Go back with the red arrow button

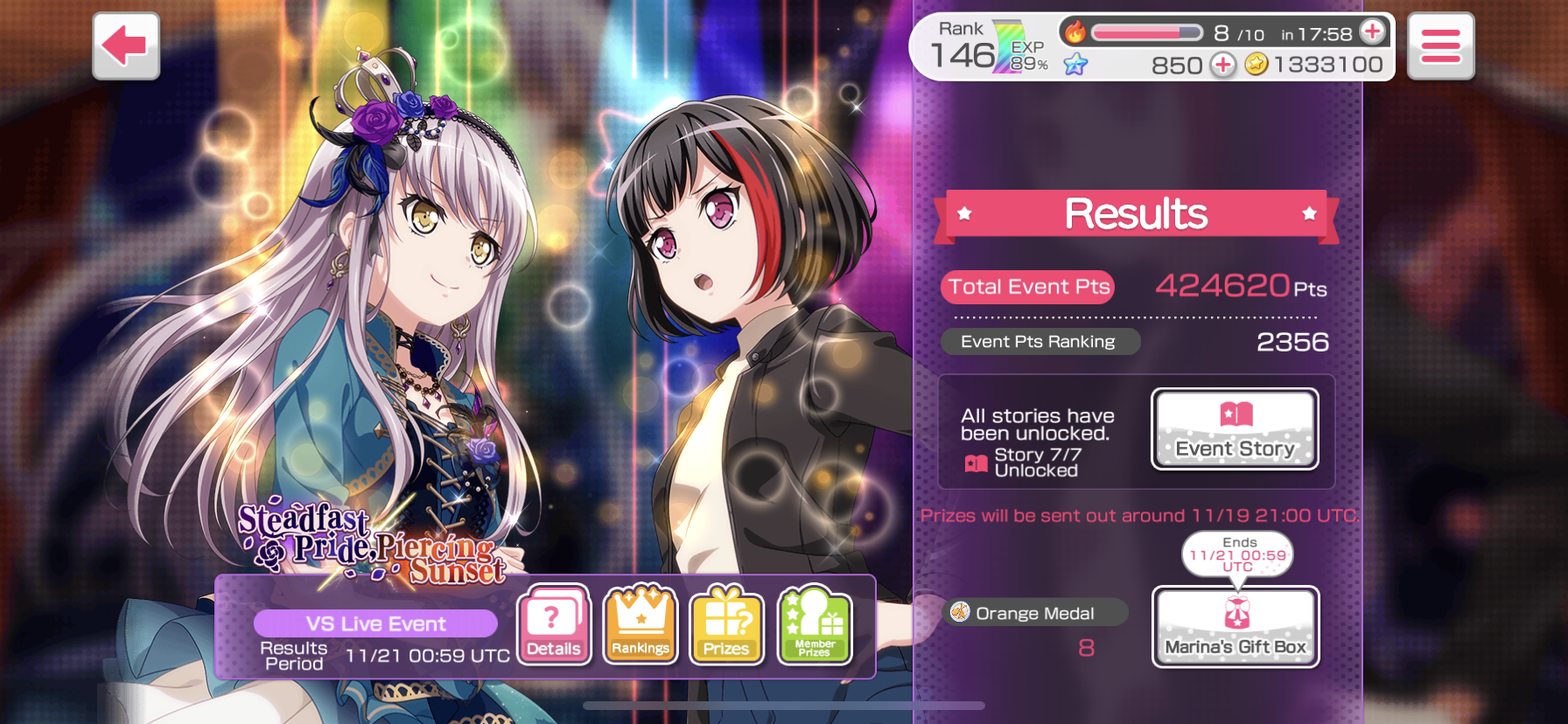126,45
